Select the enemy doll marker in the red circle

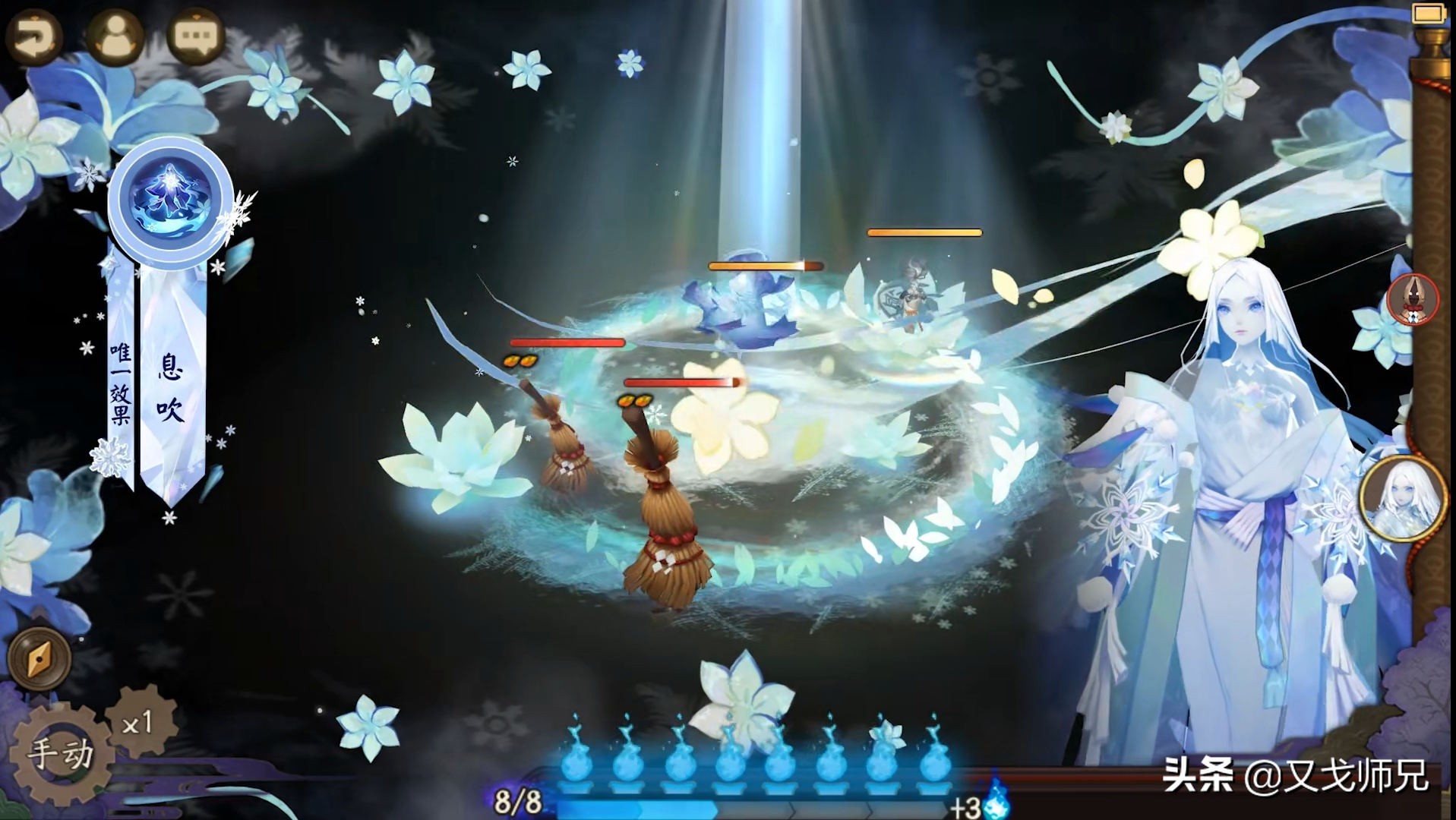tap(1413, 299)
